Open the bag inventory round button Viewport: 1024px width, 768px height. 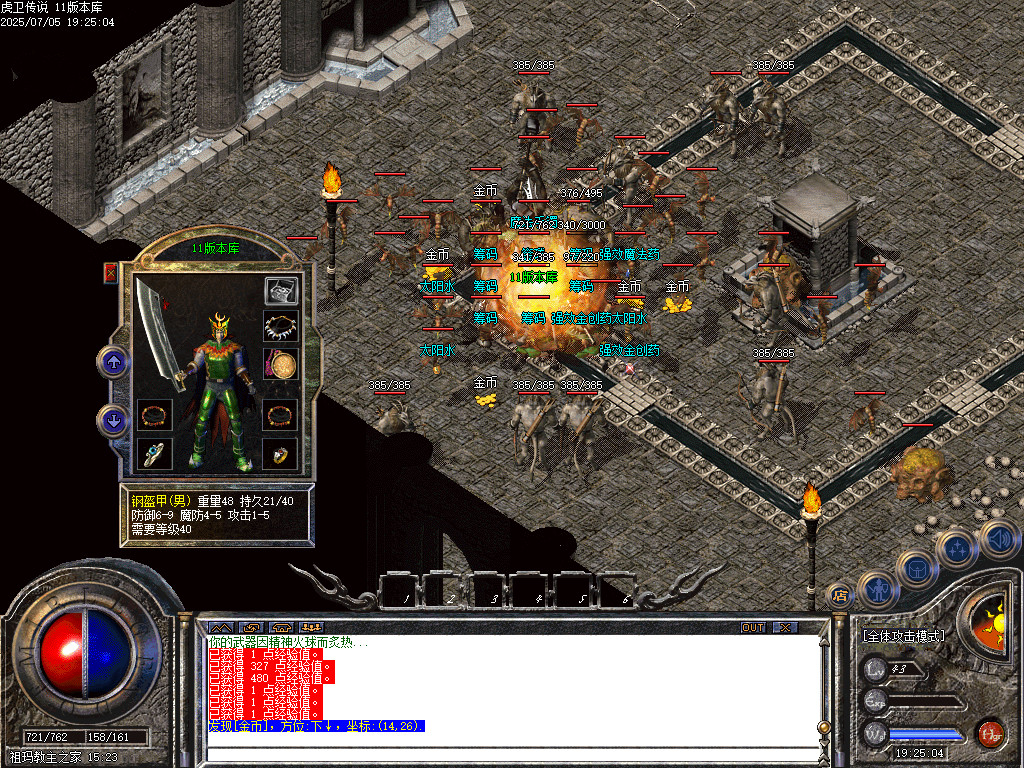pos(915,569)
